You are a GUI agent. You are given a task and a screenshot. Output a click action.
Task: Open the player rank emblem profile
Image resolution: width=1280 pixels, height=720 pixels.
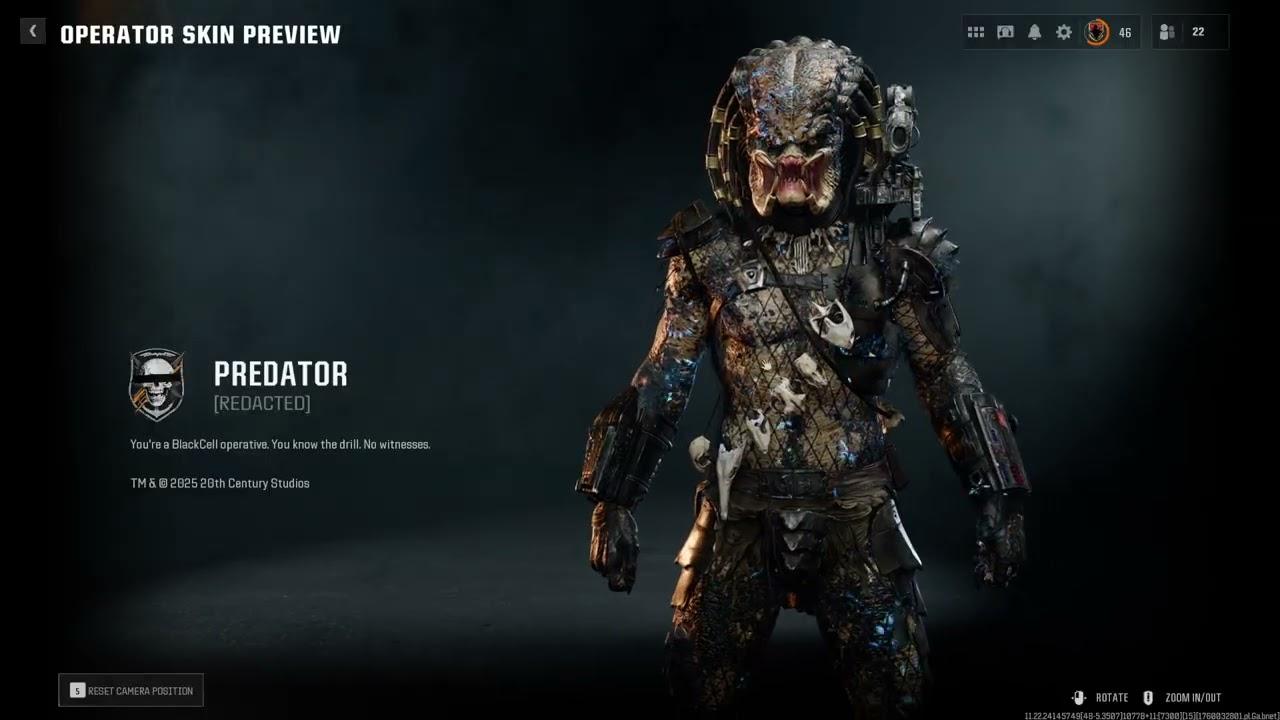pos(1098,32)
